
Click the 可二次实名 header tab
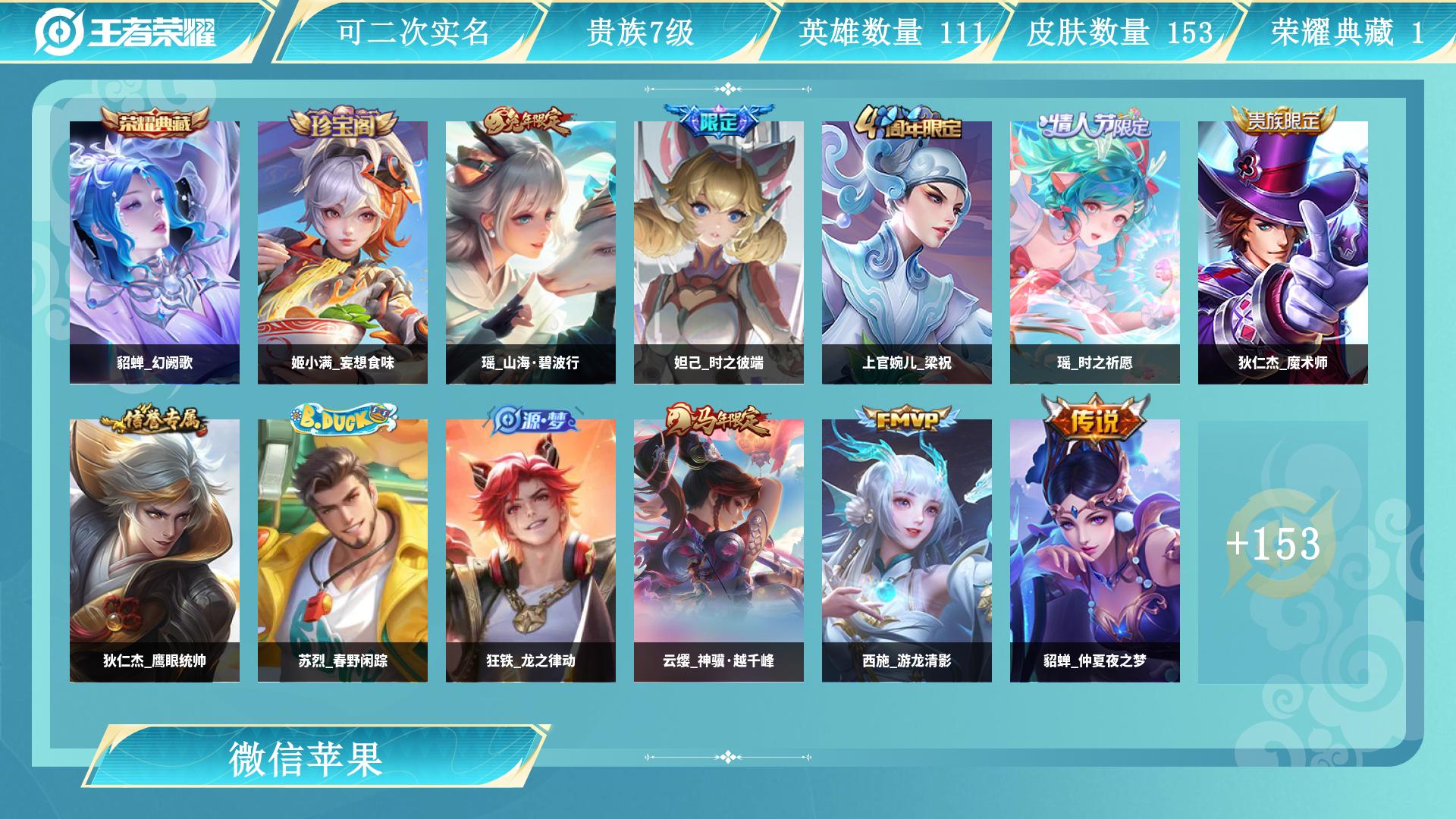point(413,33)
